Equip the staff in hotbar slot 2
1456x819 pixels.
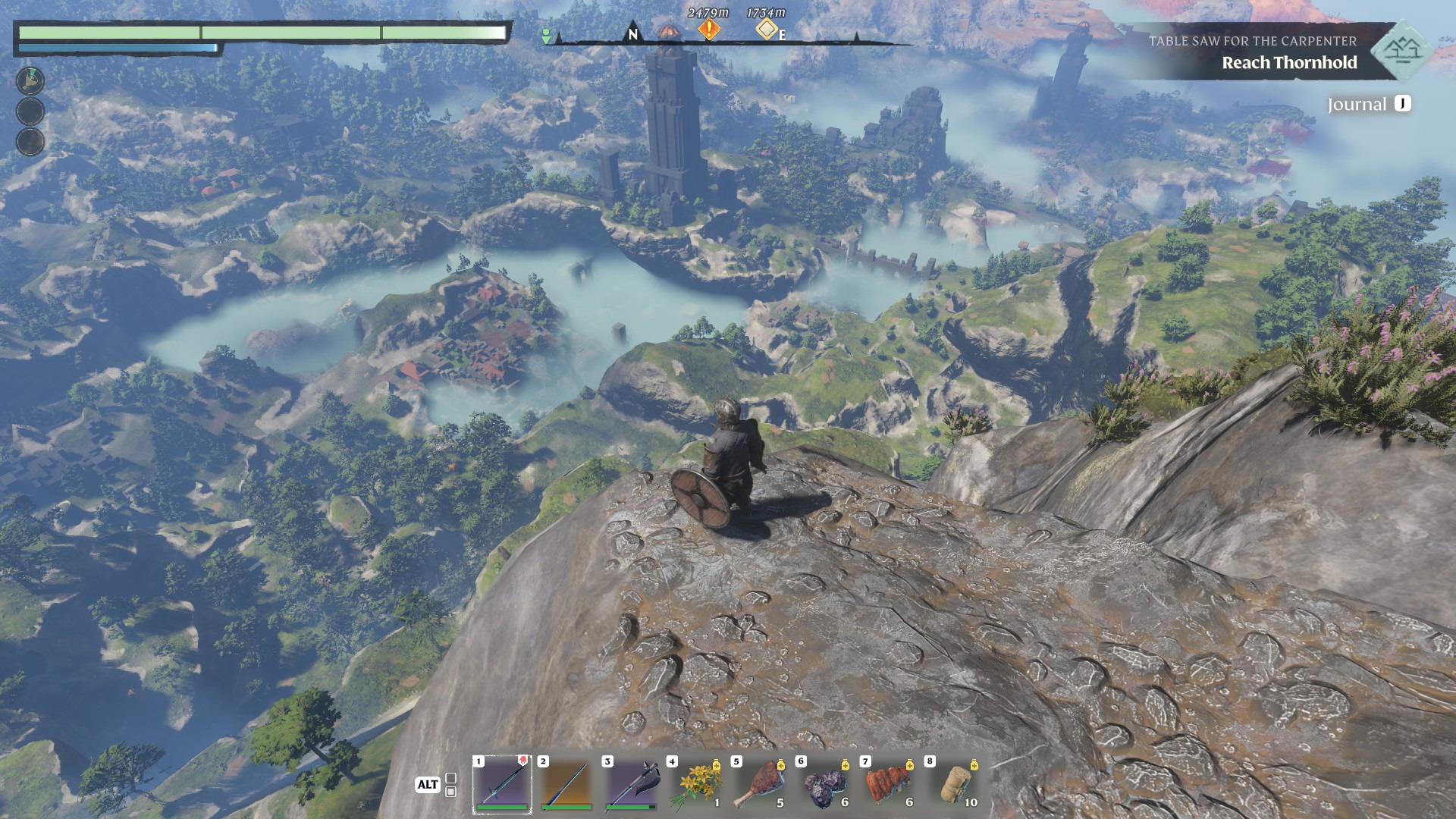tap(566, 784)
